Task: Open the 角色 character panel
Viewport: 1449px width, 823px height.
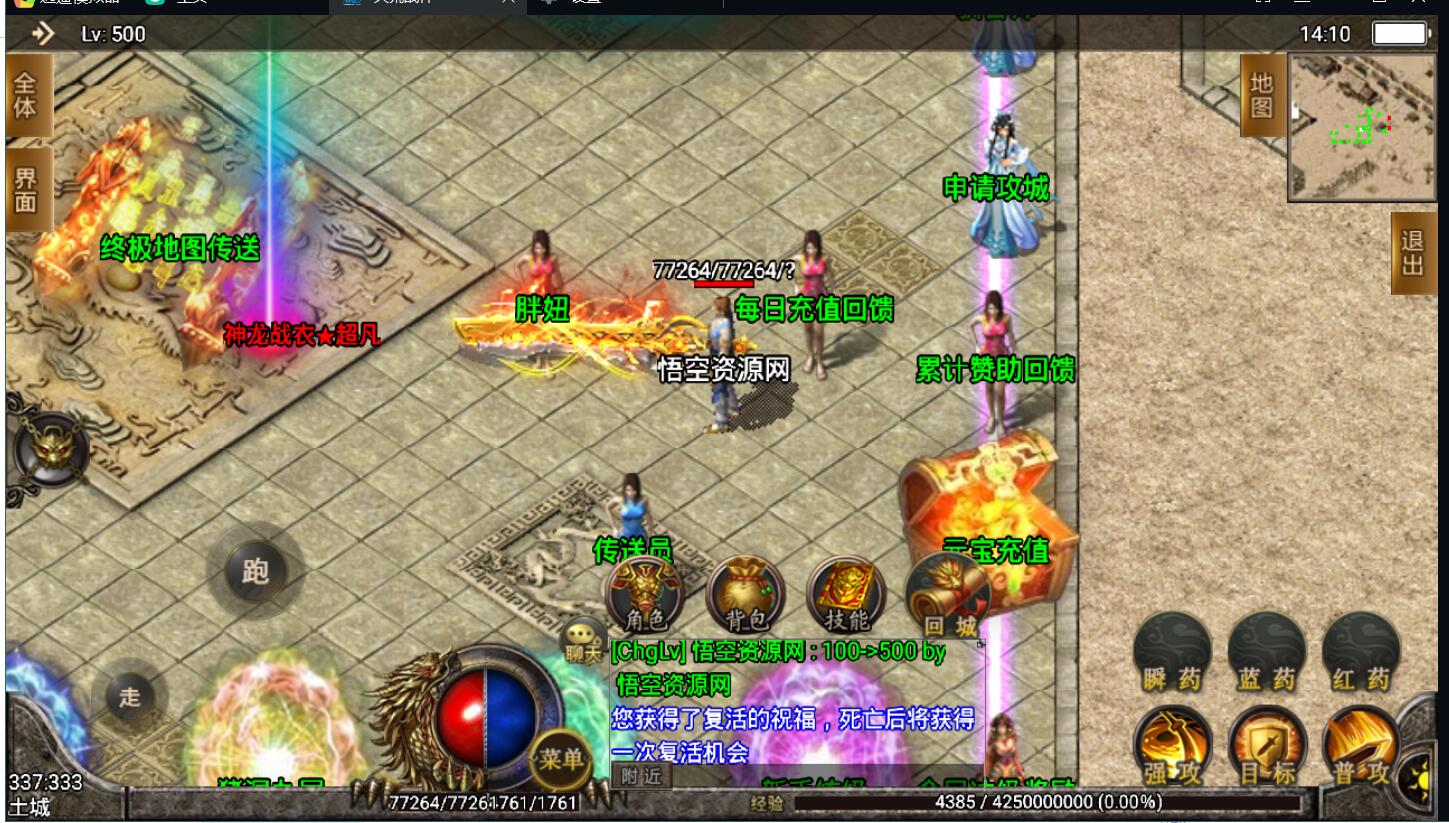Action: pyautogui.click(x=644, y=595)
